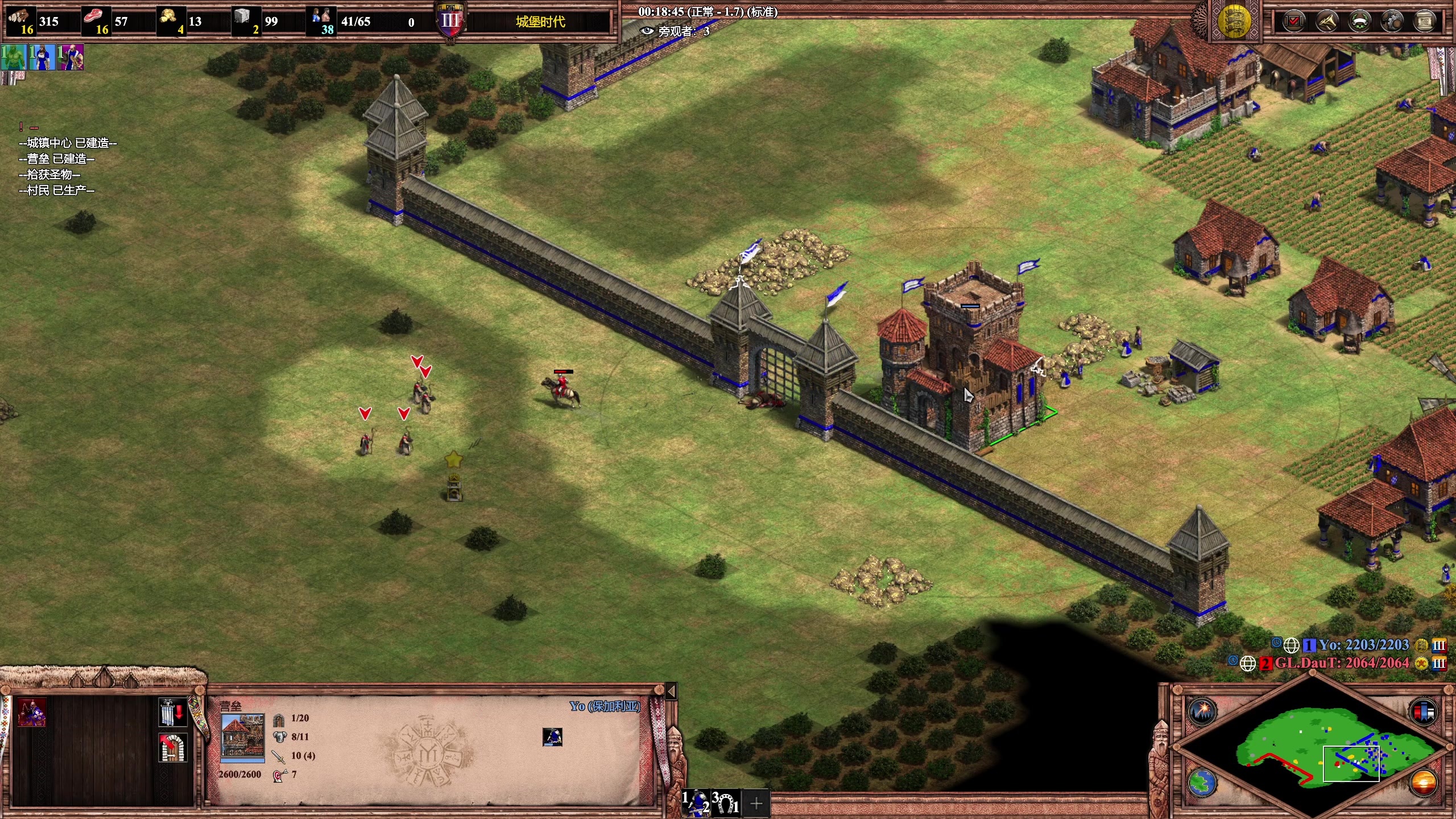Open the scroll main menu button
1456x819 pixels.
coord(1425,22)
